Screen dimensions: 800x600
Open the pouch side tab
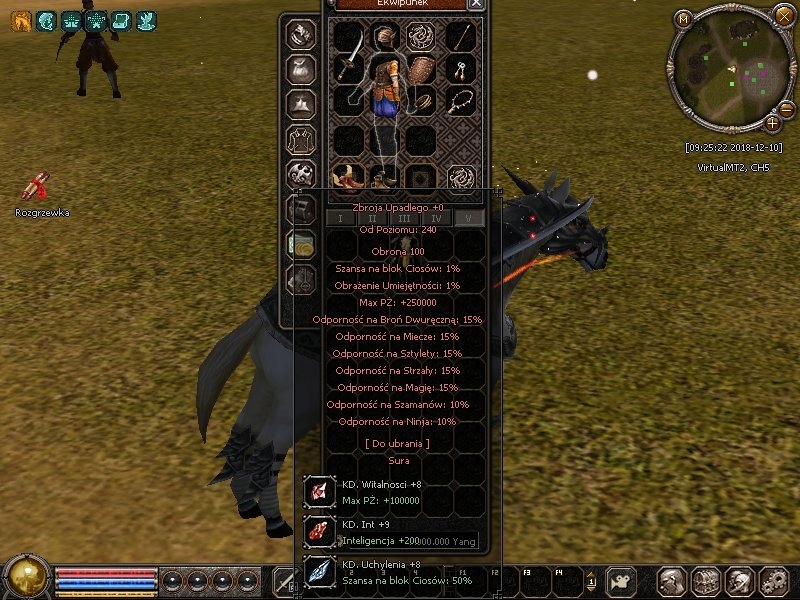tap(303, 69)
